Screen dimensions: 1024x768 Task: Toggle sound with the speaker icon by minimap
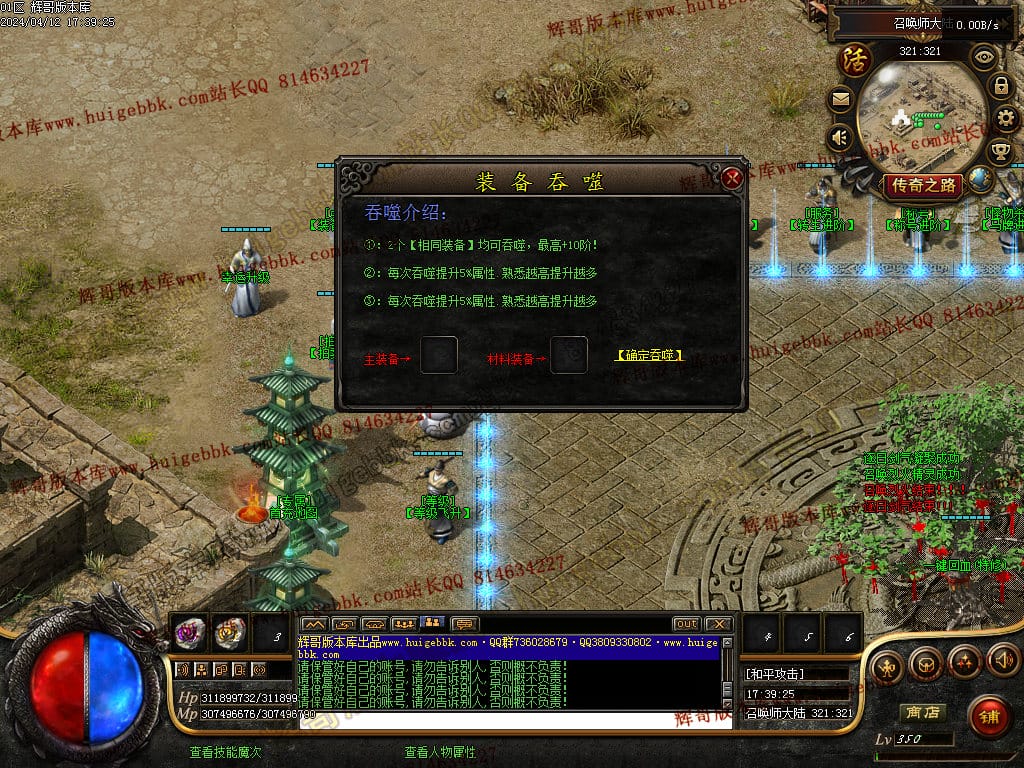tap(840, 137)
